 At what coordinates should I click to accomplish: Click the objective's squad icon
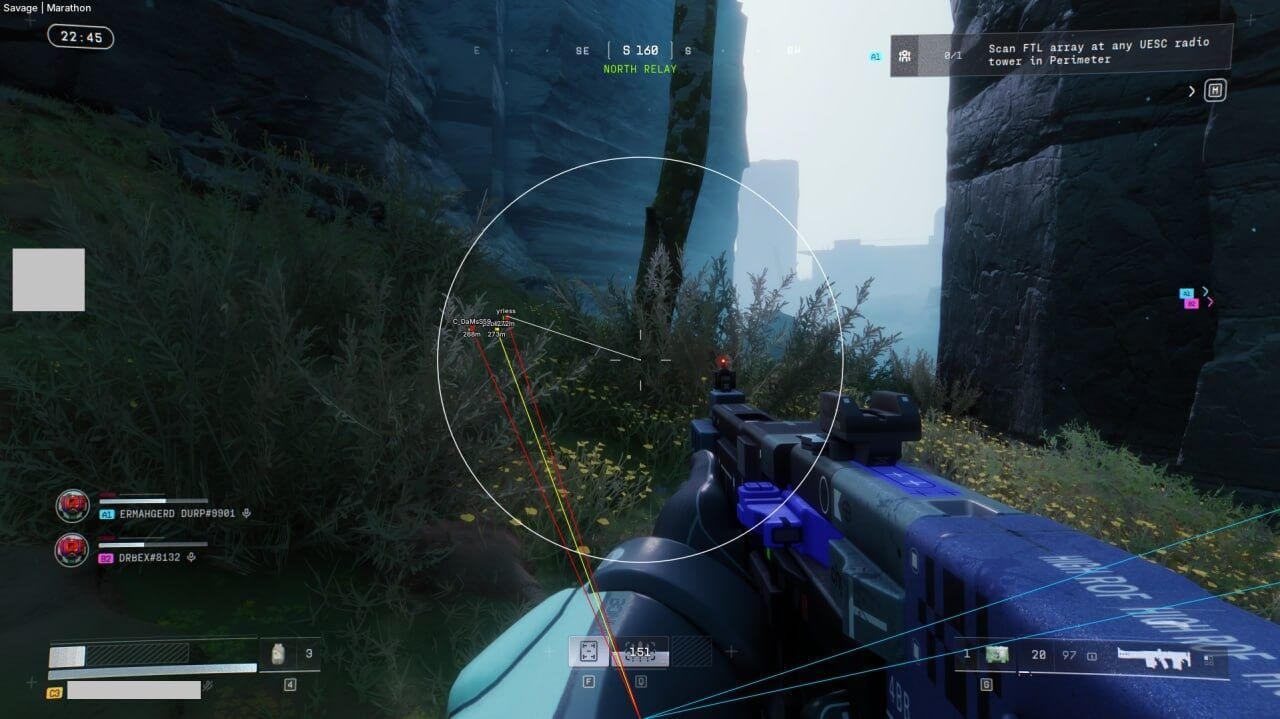pyautogui.click(x=904, y=56)
